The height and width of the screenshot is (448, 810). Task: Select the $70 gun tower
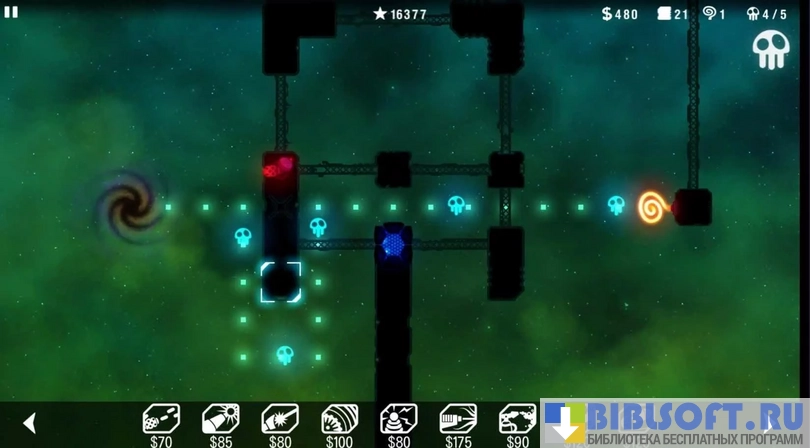point(161,420)
